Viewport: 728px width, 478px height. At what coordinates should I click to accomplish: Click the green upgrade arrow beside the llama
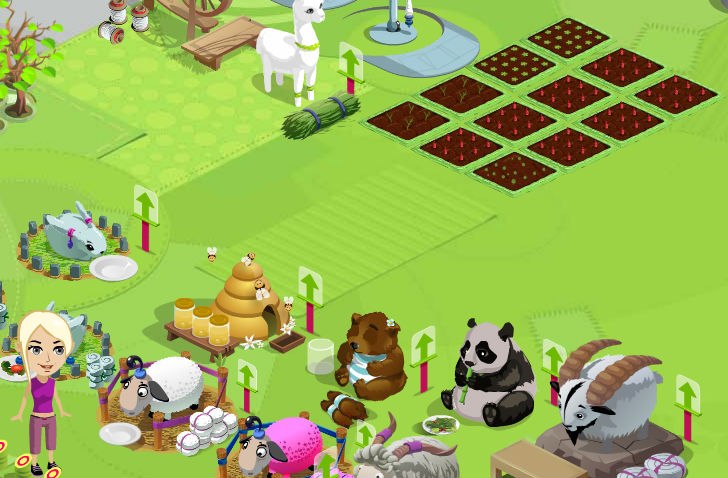[x=350, y=62]
